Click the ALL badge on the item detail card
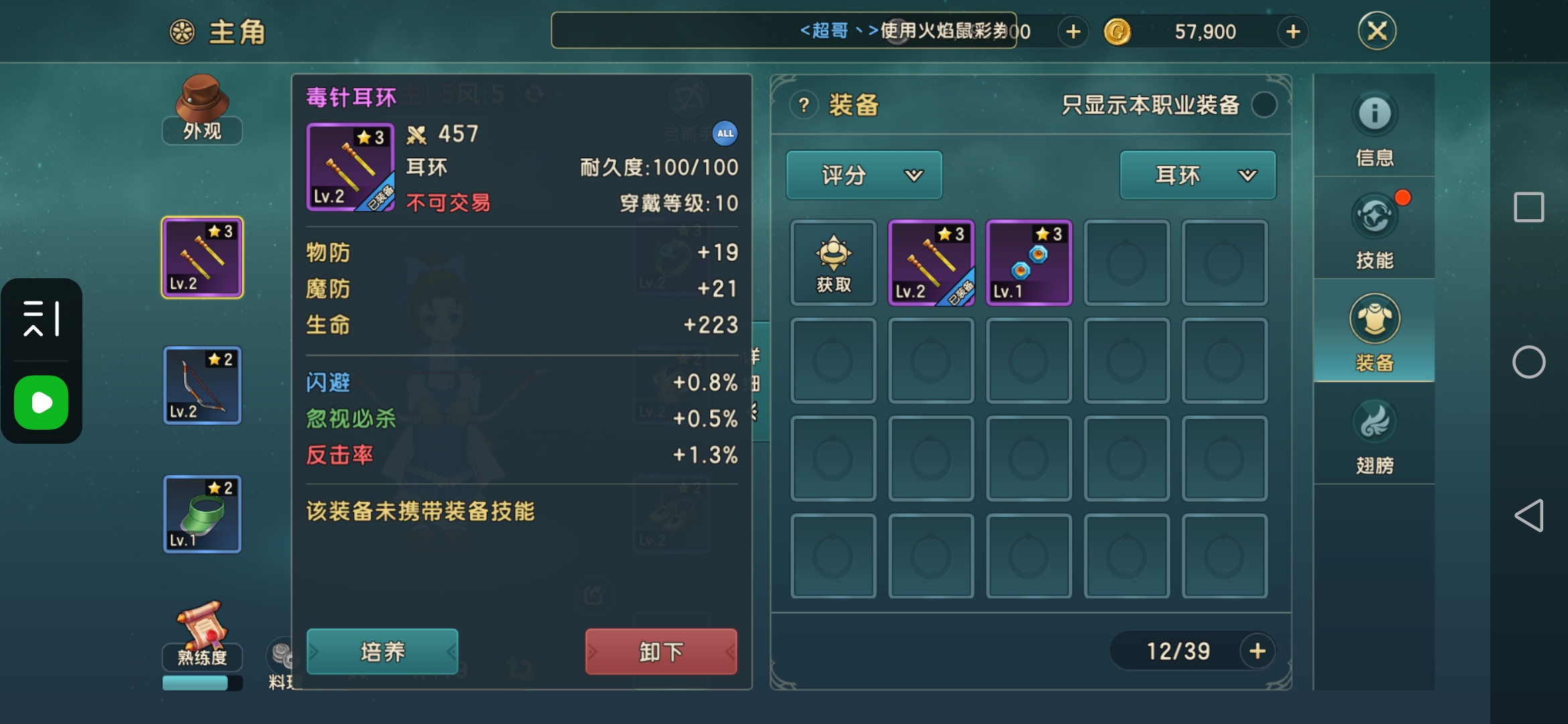This screenshot has width=1568, height=724. click(725, 134)
